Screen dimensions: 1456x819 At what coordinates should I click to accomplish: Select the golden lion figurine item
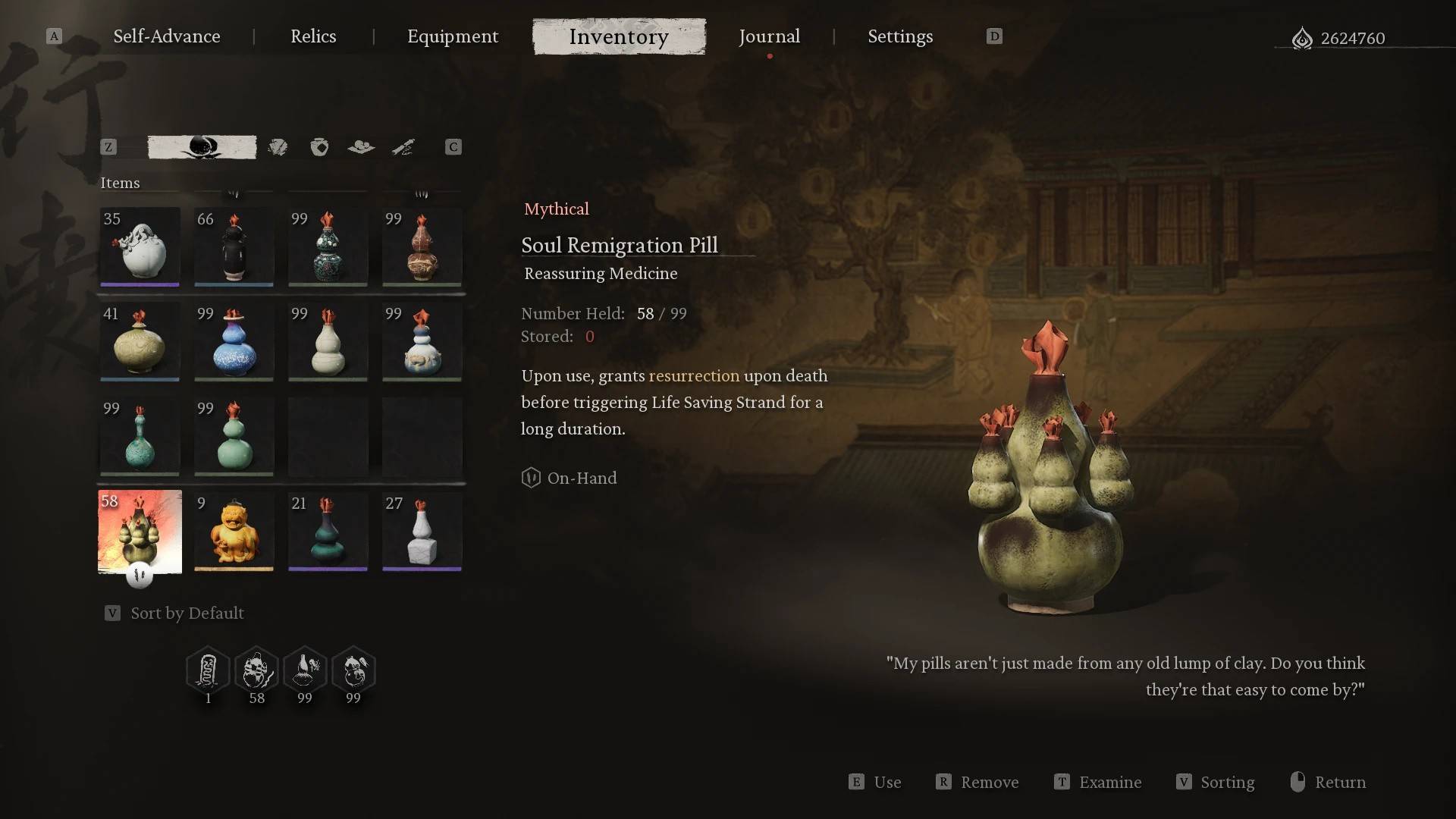(x=234, y=531)
